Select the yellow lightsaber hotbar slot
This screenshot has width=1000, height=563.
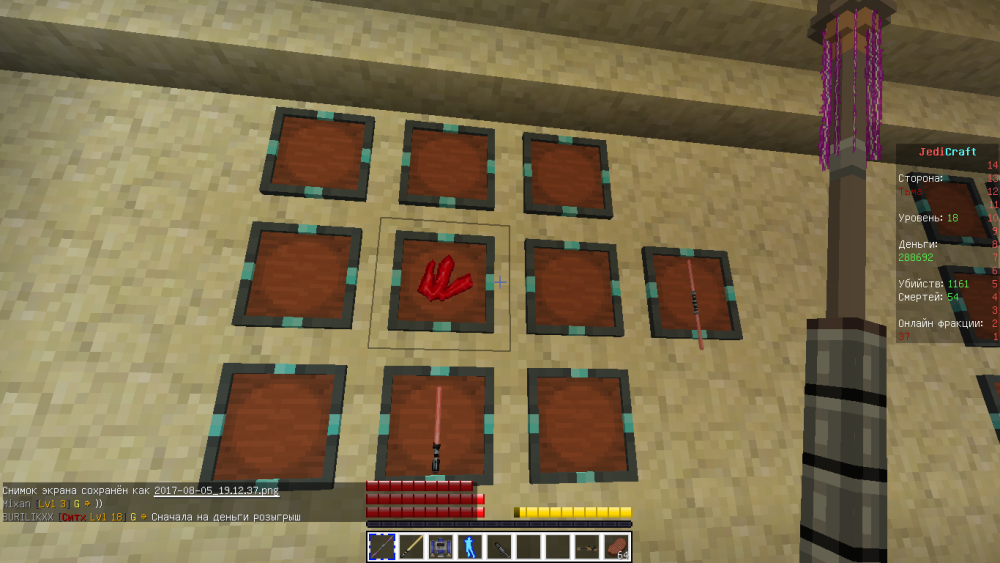pos(411,547)
